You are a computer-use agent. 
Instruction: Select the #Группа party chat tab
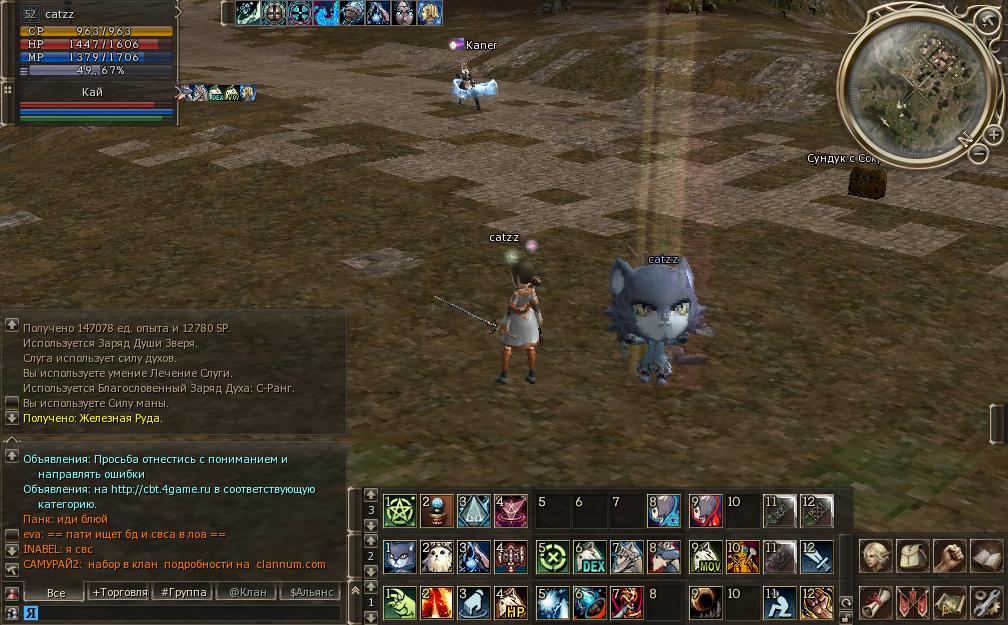tap(184, 593)
